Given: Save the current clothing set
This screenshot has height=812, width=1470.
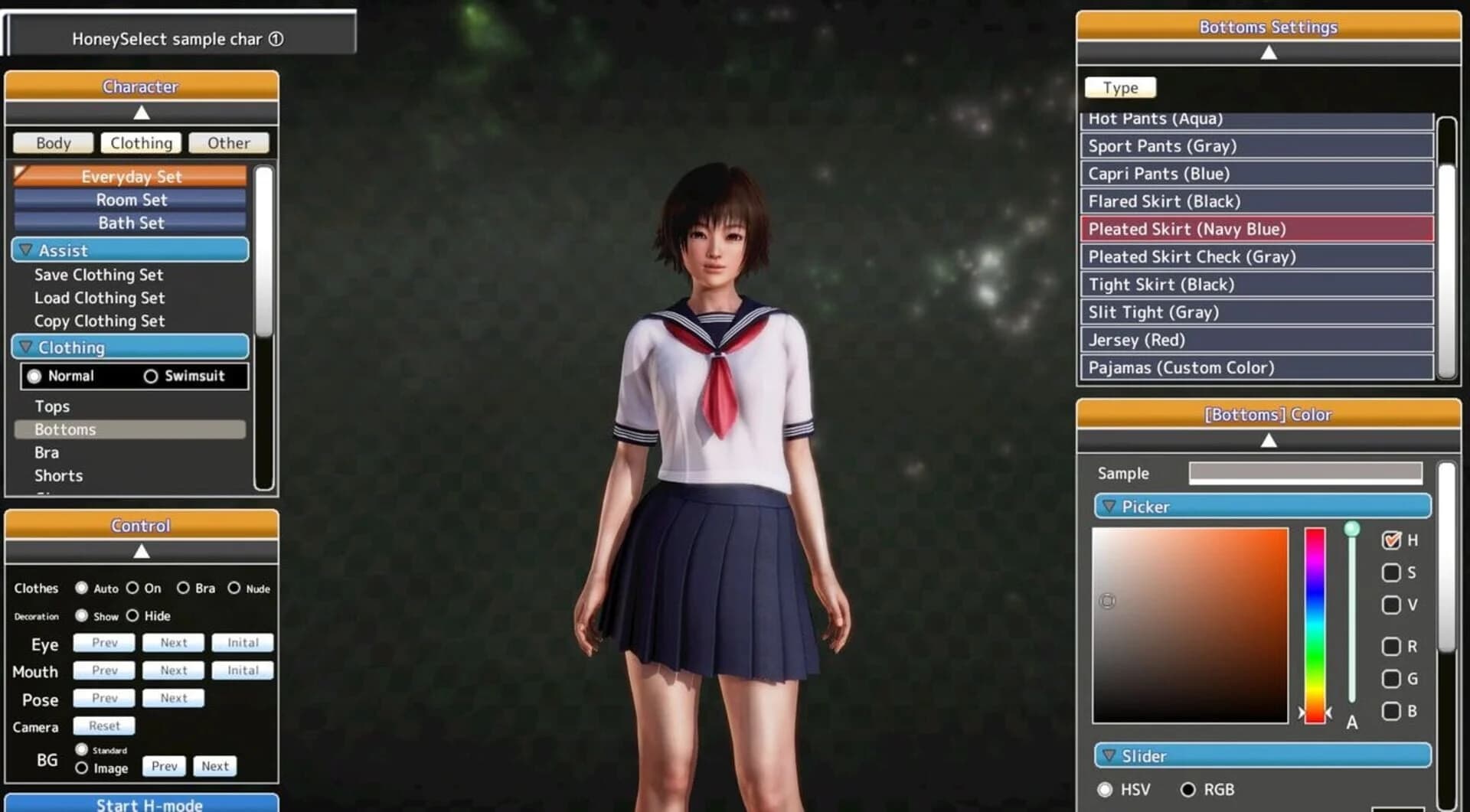Looking at the screenshot, I should pyautogui.click(x=98, y=275).
